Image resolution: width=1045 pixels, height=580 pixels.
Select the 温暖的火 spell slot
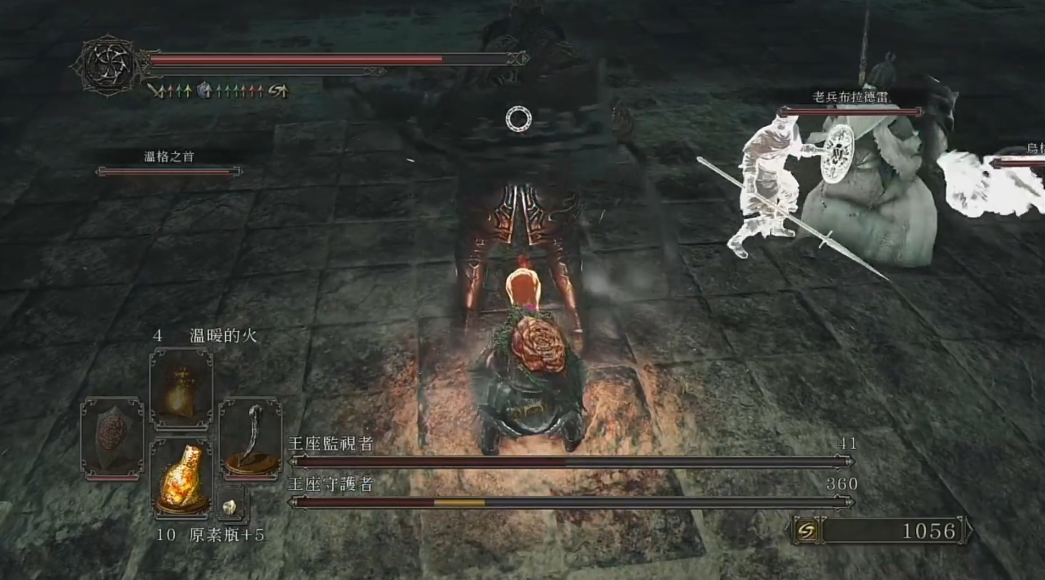pyautogui.click(x=181, y=389)
